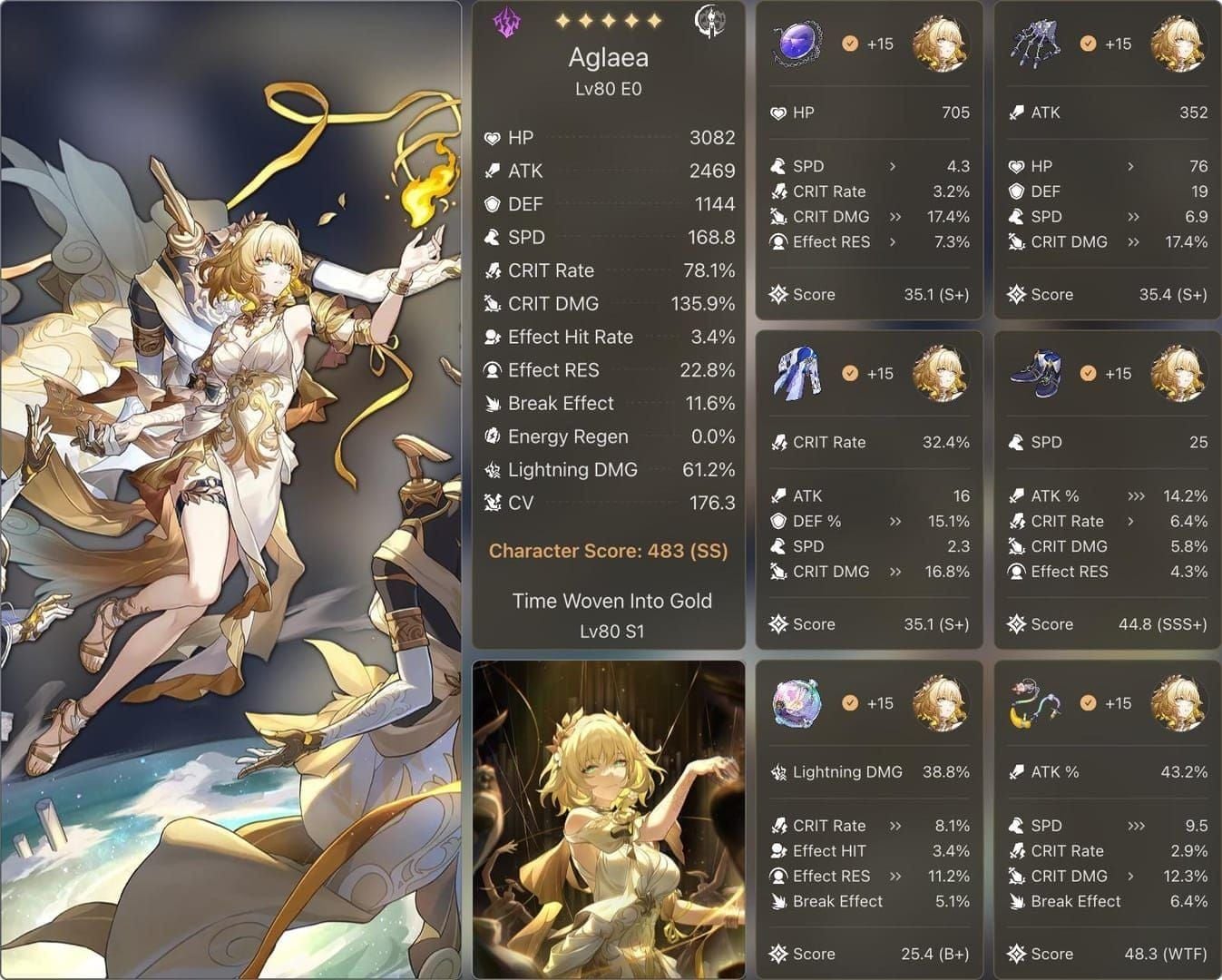Screen dimensions: 1222x980
Task: View the Time Woven Into Gold light cone art
Action: [608, 819]
